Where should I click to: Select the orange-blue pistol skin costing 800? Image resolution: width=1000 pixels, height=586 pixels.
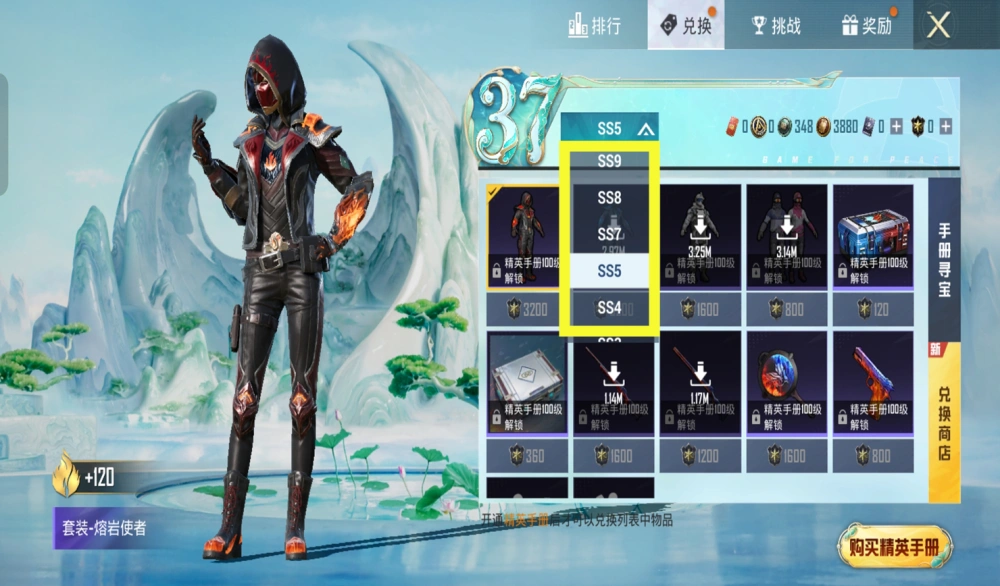(872, 398)
